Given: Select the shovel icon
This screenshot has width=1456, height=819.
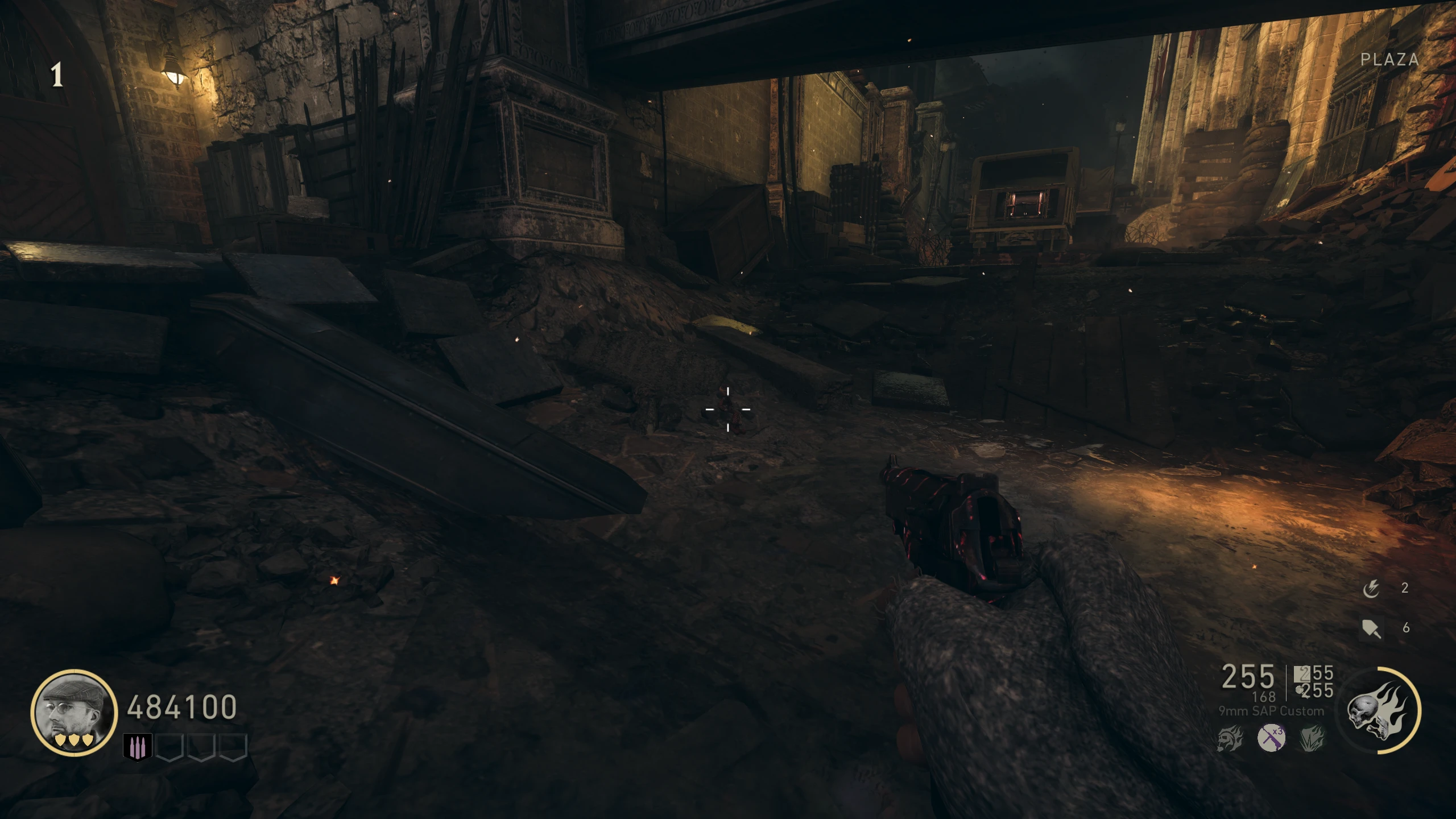Looking at the screenshot, I should point(1371,628).
